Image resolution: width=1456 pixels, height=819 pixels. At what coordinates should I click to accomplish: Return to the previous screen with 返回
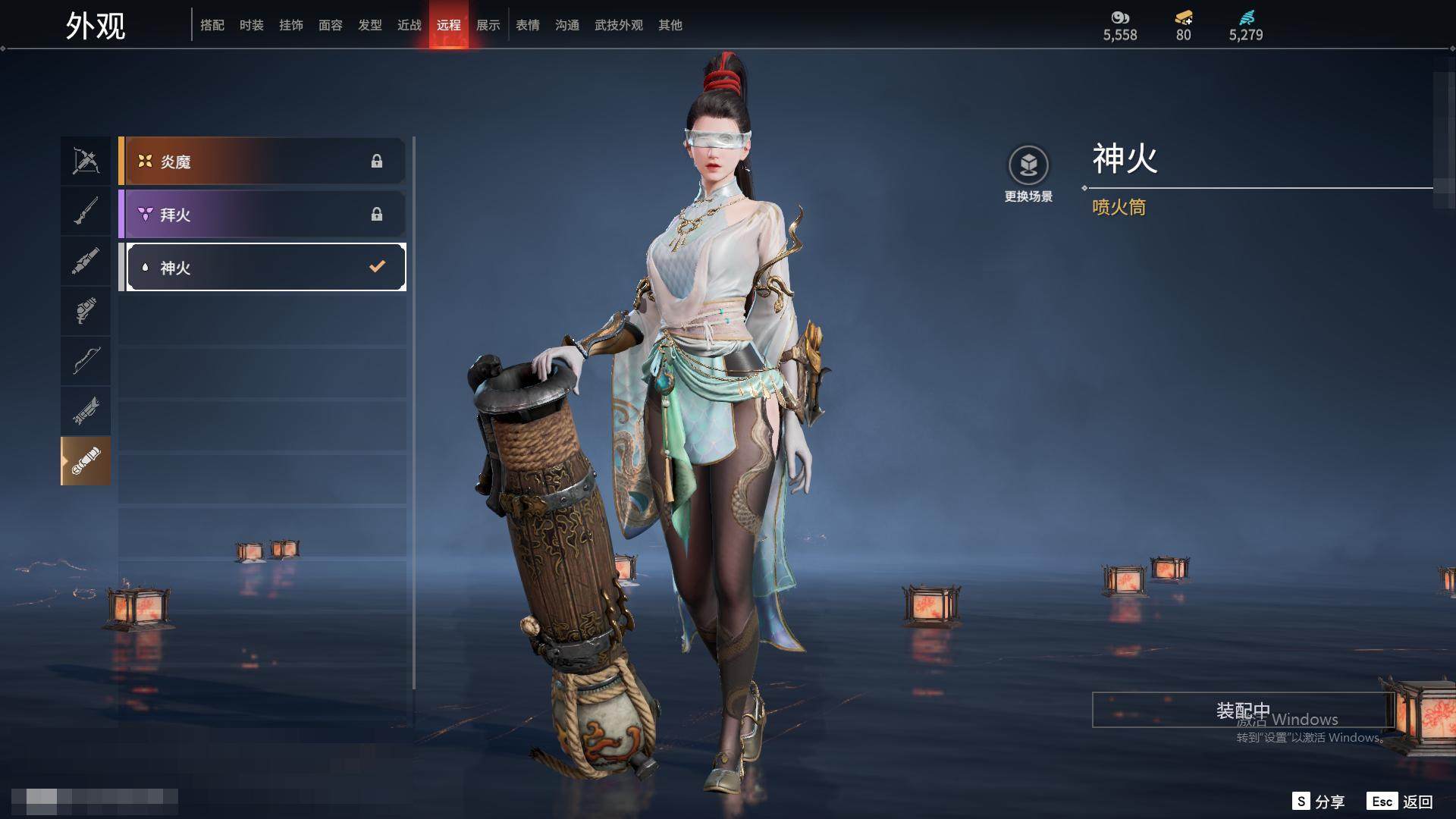click(1400, 802)
